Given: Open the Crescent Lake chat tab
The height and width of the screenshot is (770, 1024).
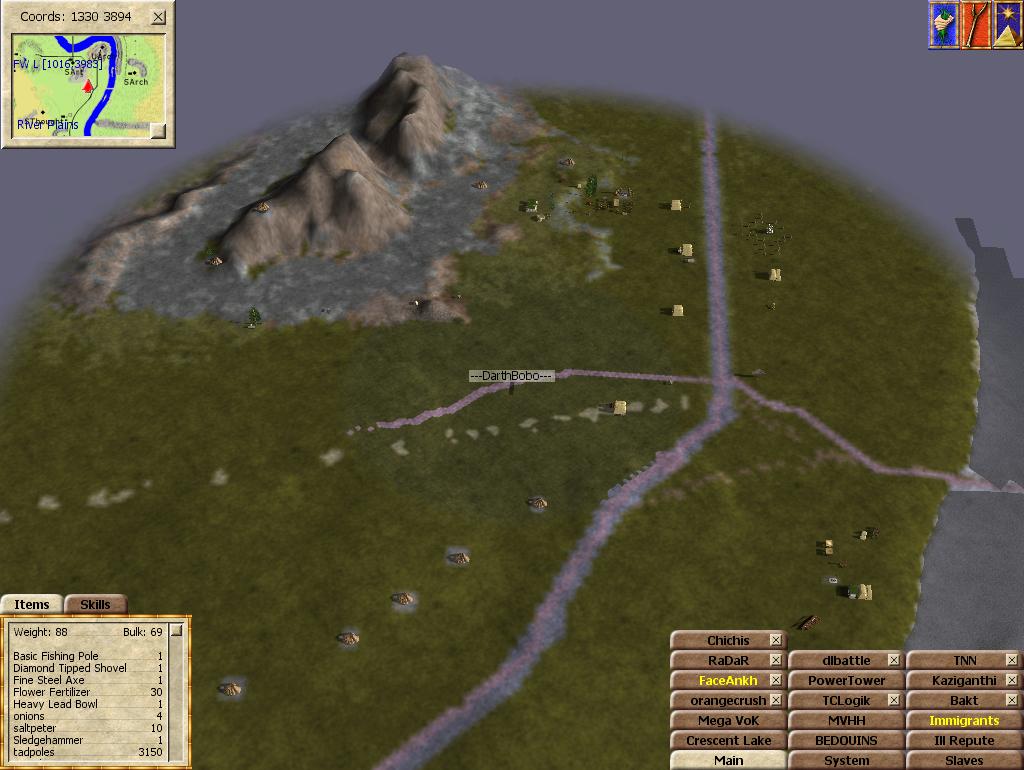Looking at the screenshot, I should (x=728, y=740).
